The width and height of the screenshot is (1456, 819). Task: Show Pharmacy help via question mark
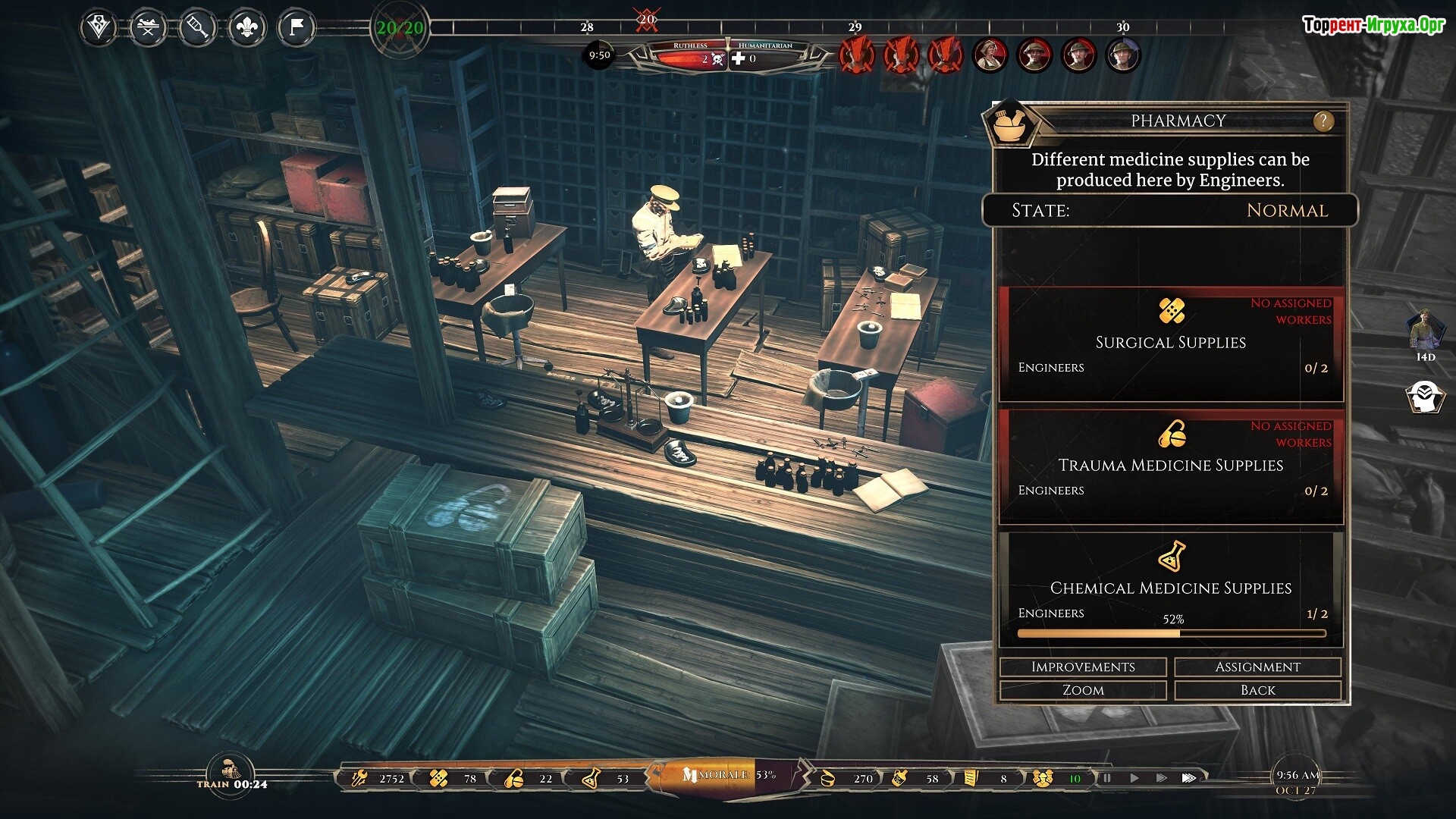1323,121
